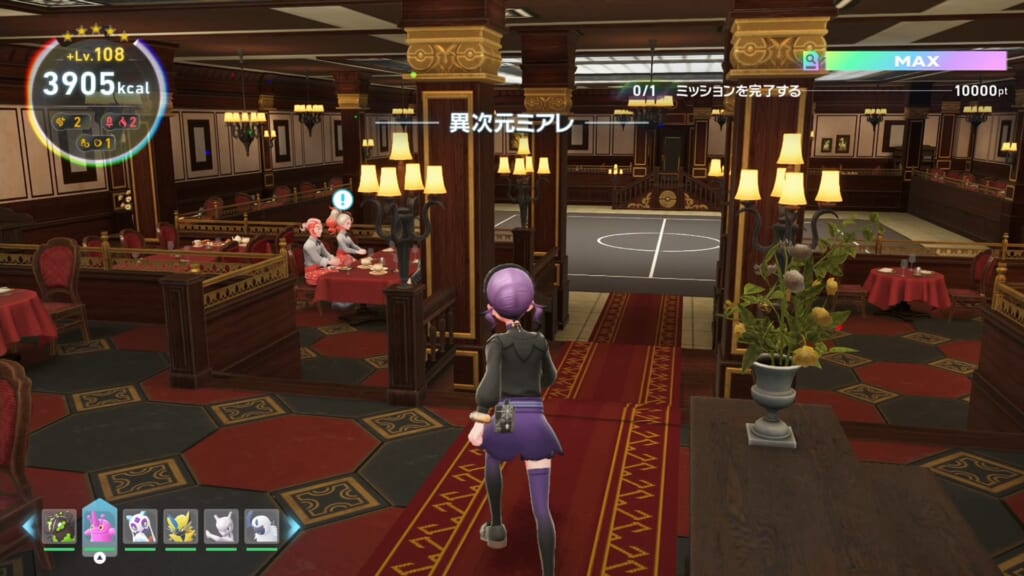The height and width of the screenshot is (576, 1024).
Task: Select the green Zygarde party slot
Action: point(59,526)
